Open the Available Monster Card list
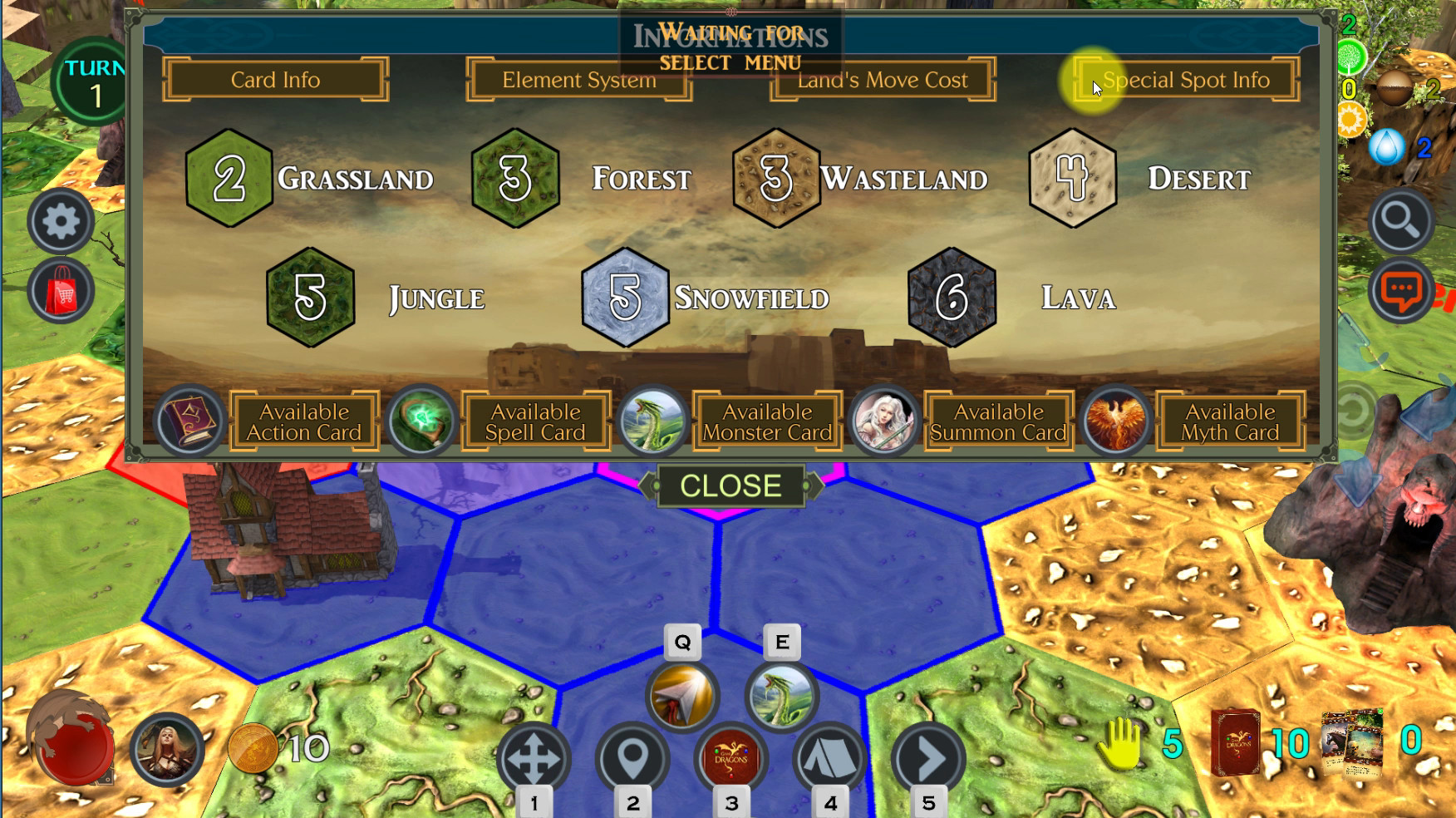 point(766,421)
